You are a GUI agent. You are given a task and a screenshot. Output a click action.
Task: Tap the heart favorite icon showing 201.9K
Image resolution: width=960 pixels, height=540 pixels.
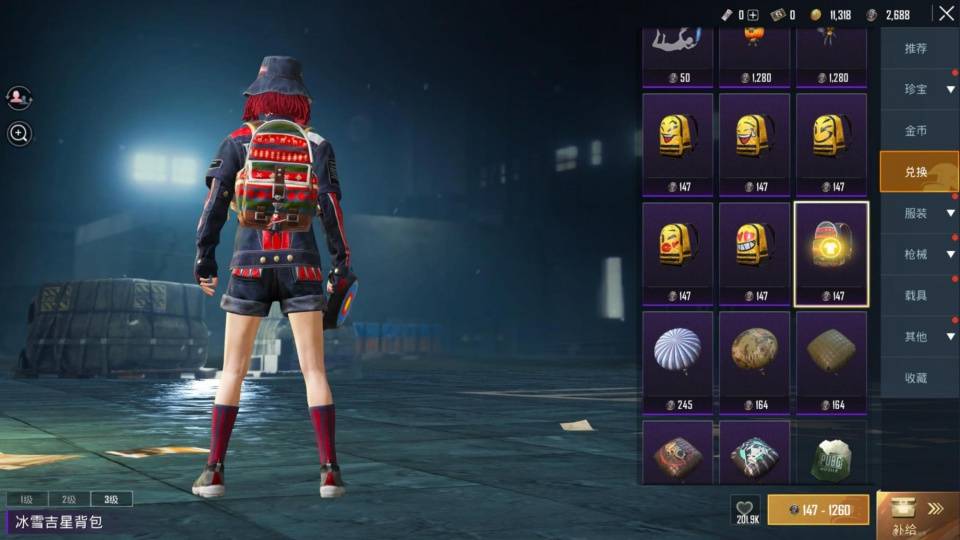(x=745, y=510)
